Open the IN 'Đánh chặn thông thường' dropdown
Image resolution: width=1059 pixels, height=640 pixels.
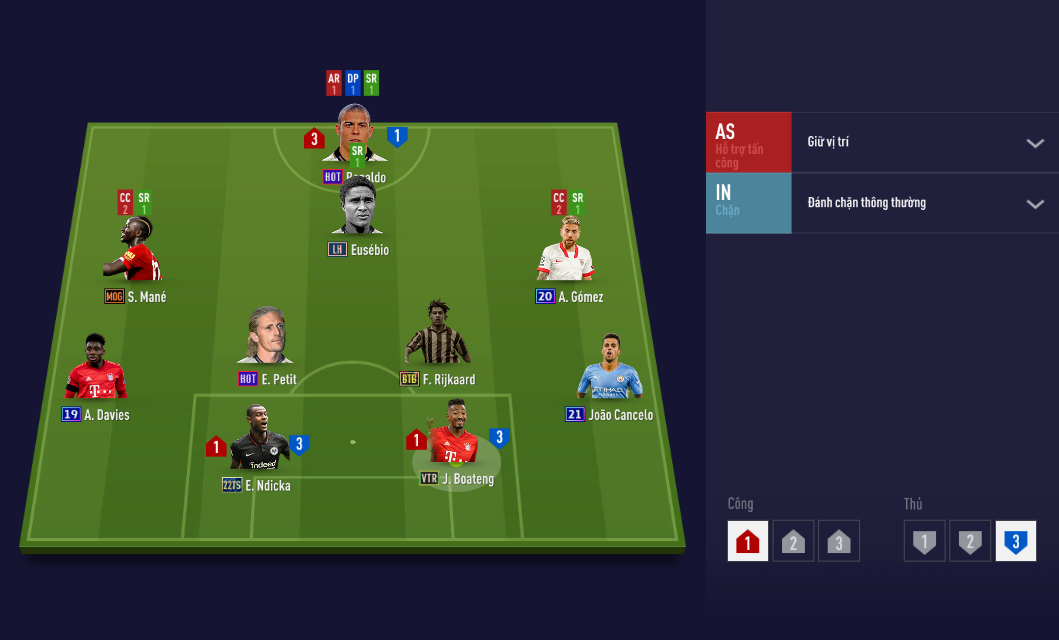[x=924, y=203]
